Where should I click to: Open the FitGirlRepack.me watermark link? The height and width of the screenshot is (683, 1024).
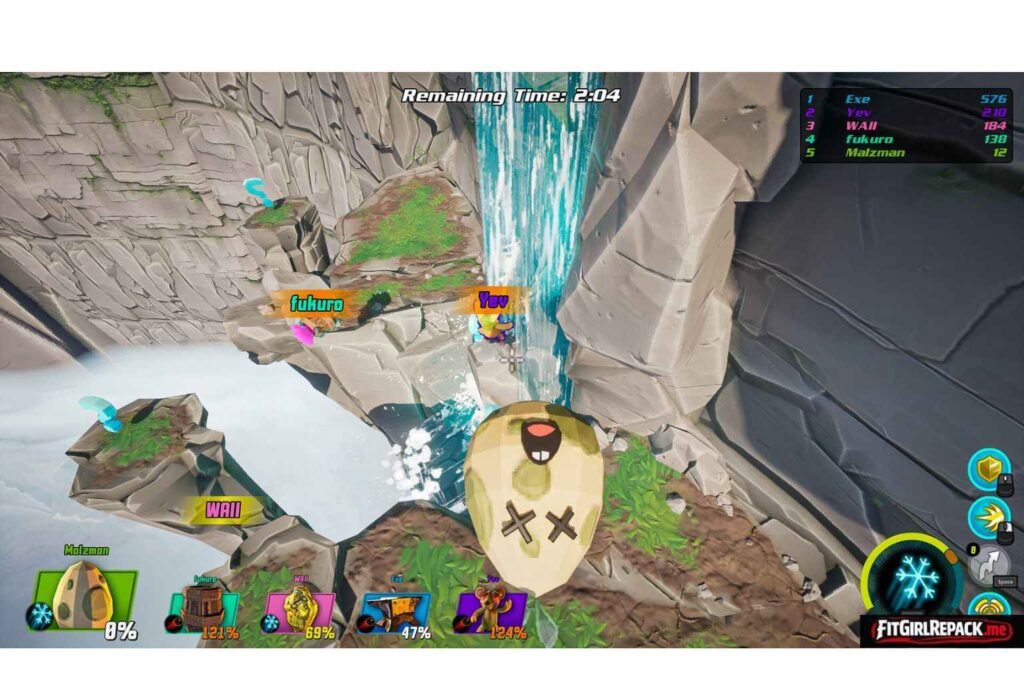936,630
